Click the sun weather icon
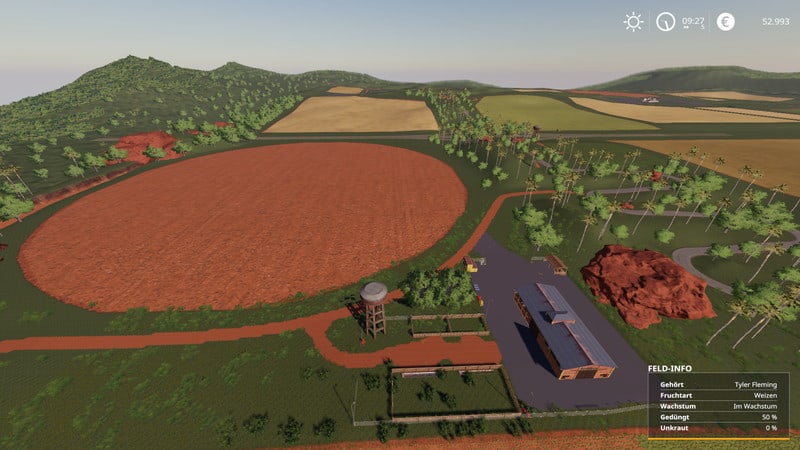Image resolution: width=800 pixels, height=450 pixels. tap(633, 21)
